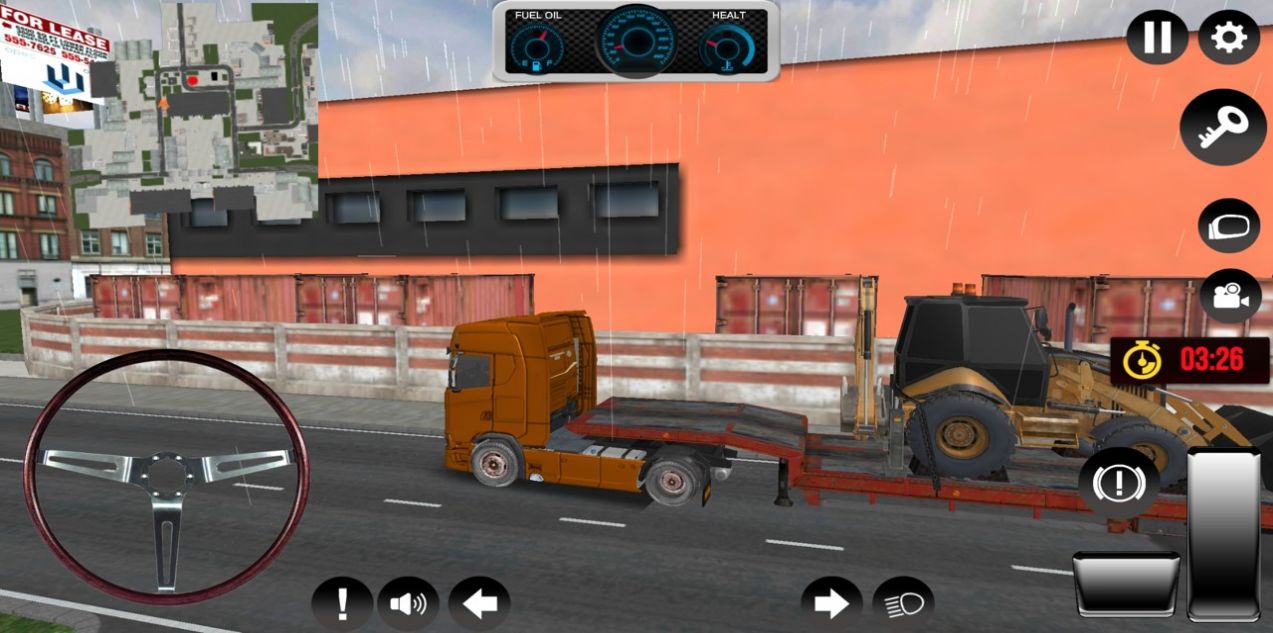Viewport: 1273px width, 633px height.
Task: Honk the horn
Action: point(407,604)
